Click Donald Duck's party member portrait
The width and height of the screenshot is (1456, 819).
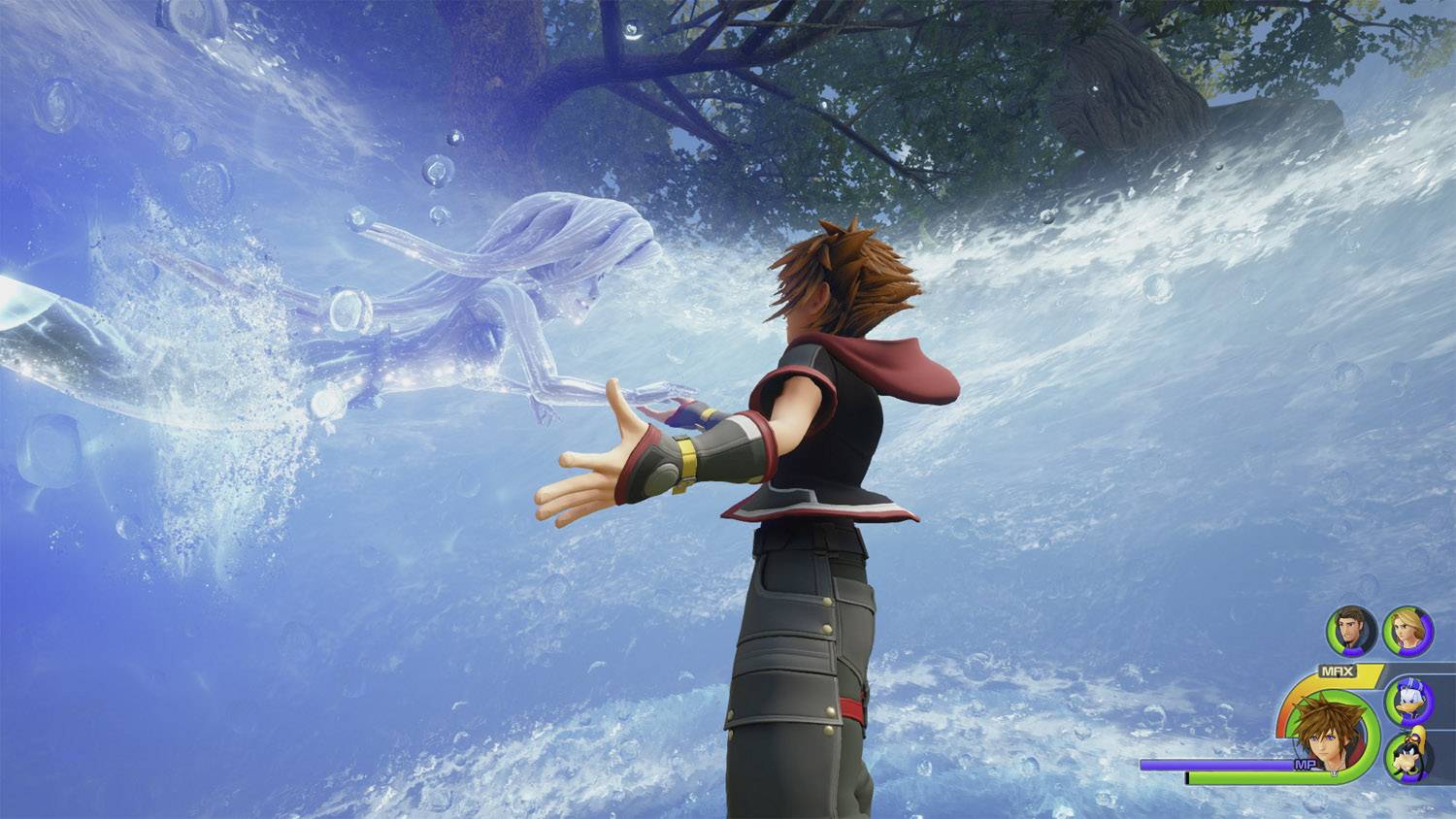(x=1407, y=700)
